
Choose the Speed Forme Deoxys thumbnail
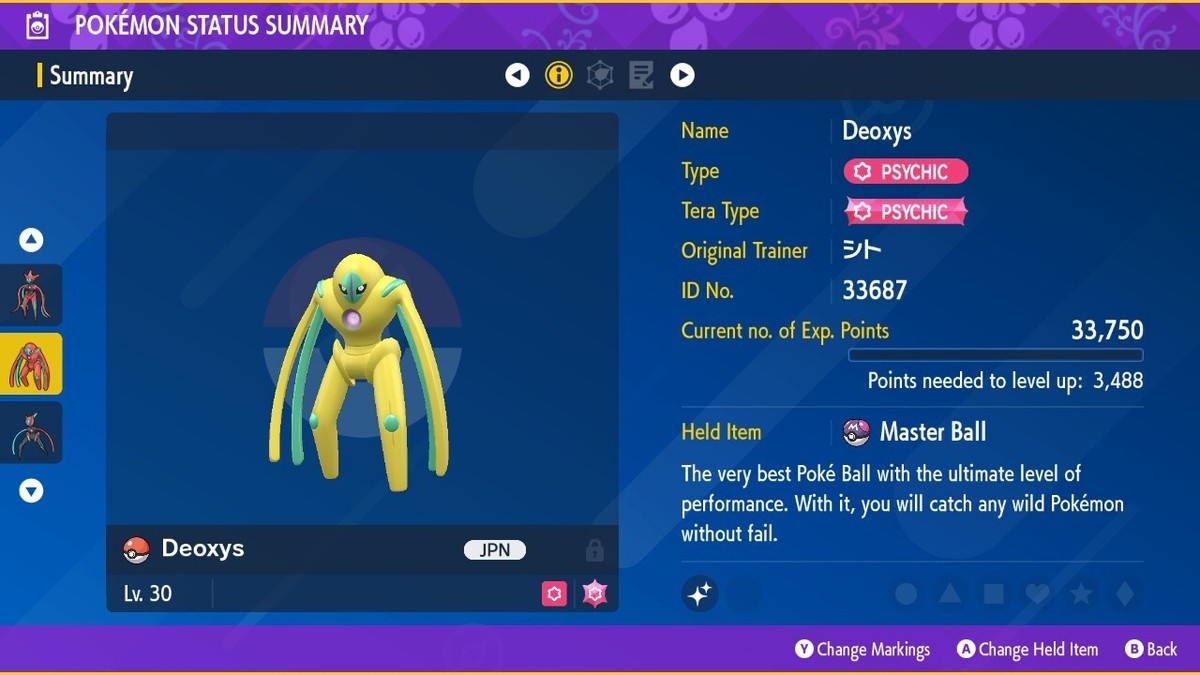(31, 432)
